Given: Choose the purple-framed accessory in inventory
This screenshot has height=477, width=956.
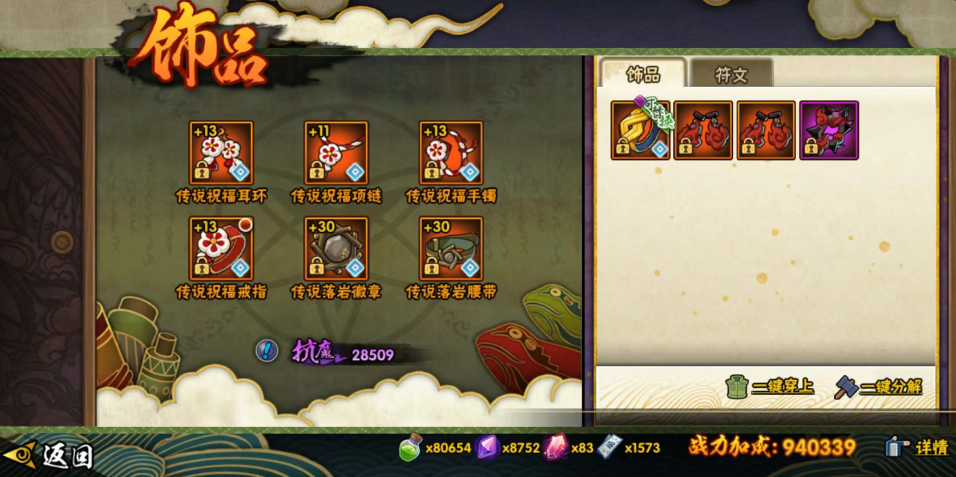Looking at the screenshot, I should pyautogui.click(x=829, y=130).
